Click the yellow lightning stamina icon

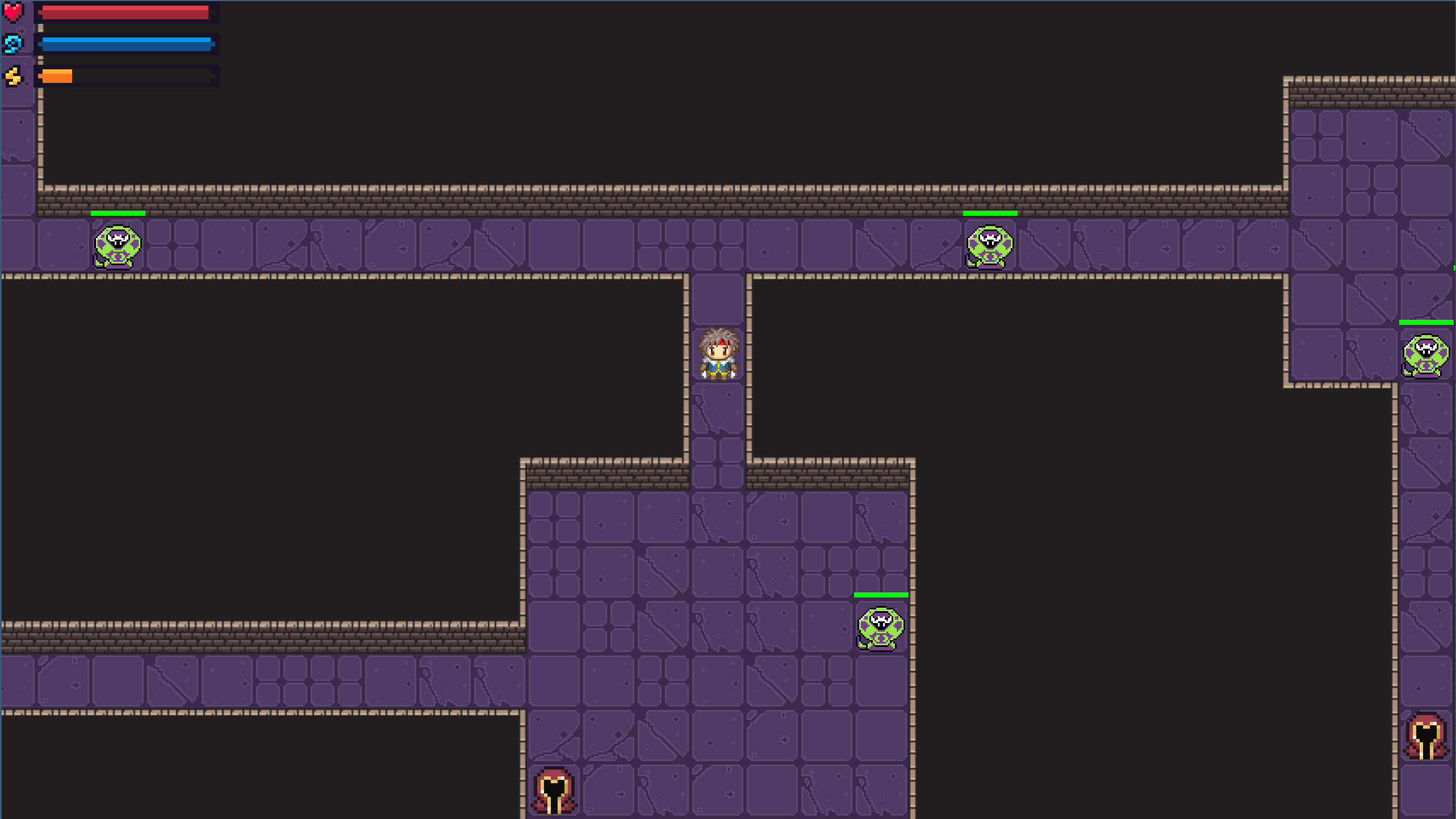13,74
